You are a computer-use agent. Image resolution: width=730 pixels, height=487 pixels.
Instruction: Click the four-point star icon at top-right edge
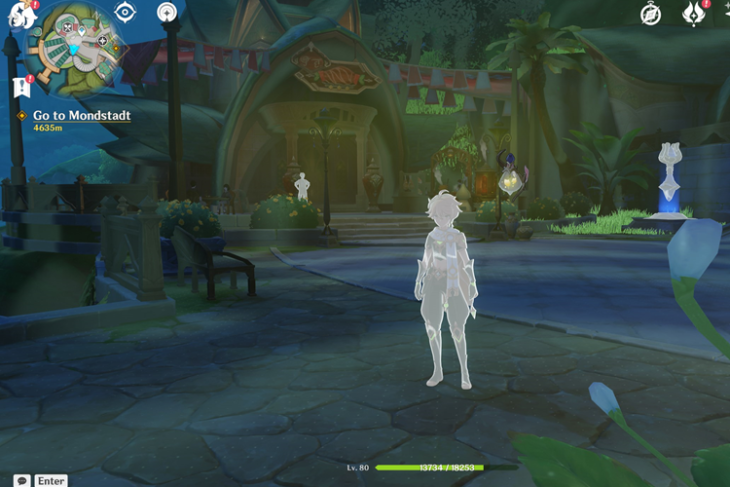tap(724, 12)
